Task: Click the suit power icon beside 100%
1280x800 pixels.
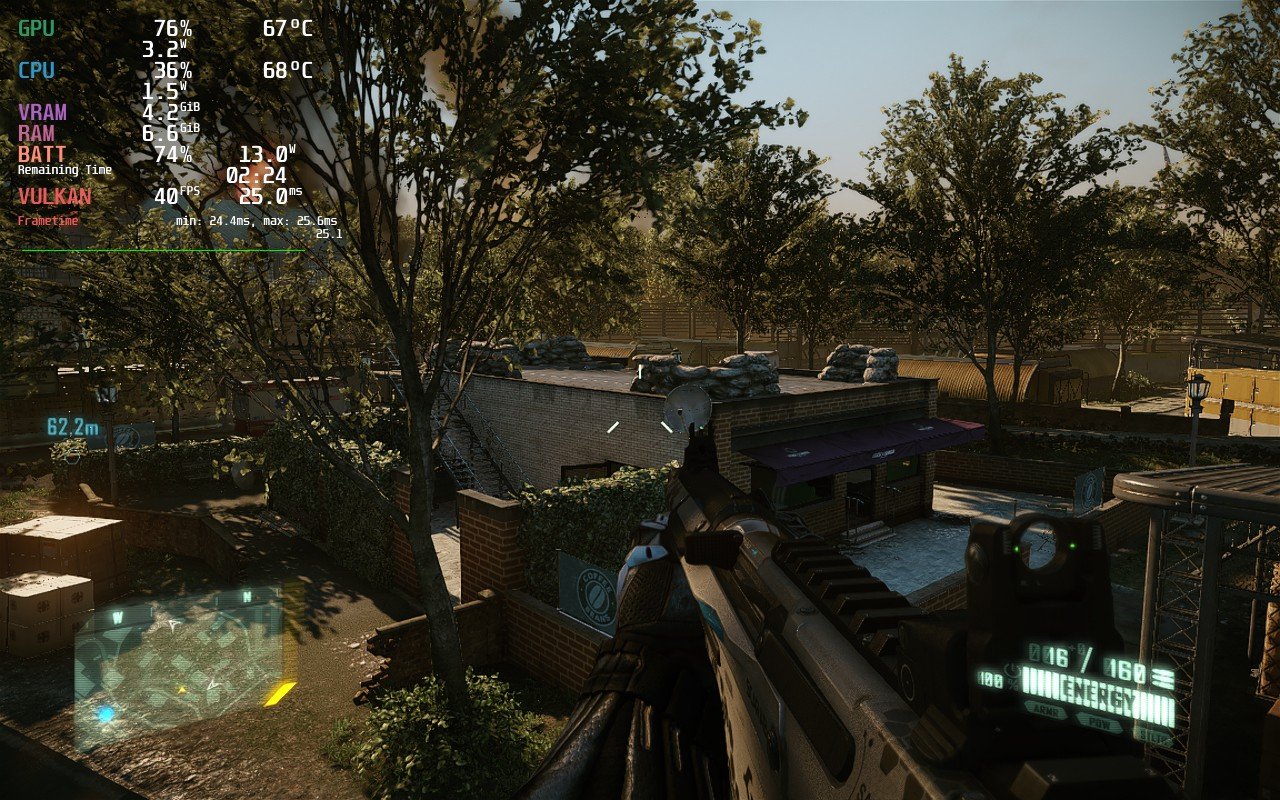Action: (x=1014, y=672)
